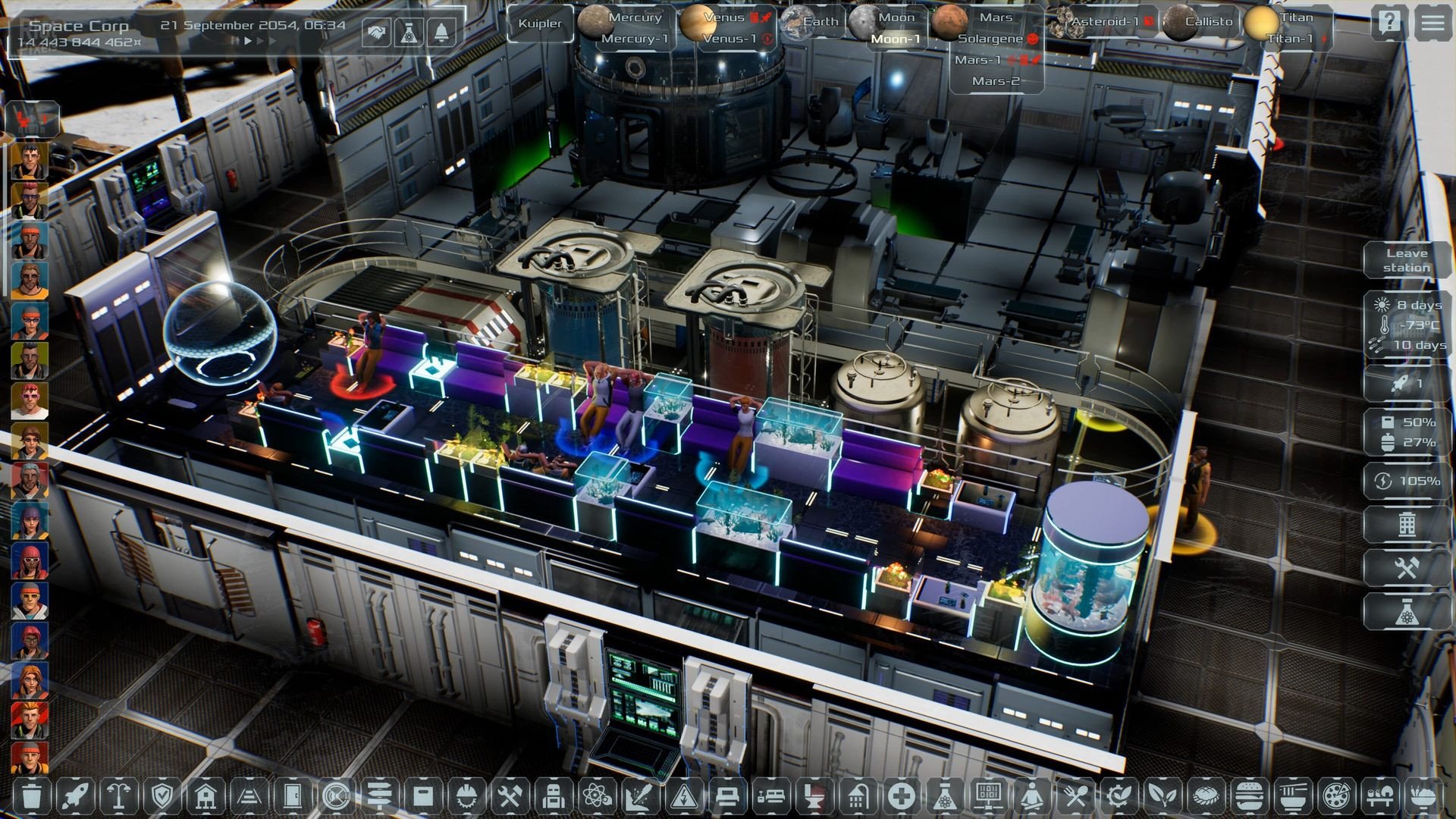Show notifications via the bell icon
The height and width of the screenshot is (819, 1456).
pyautogui.click(x=441, y=32)
